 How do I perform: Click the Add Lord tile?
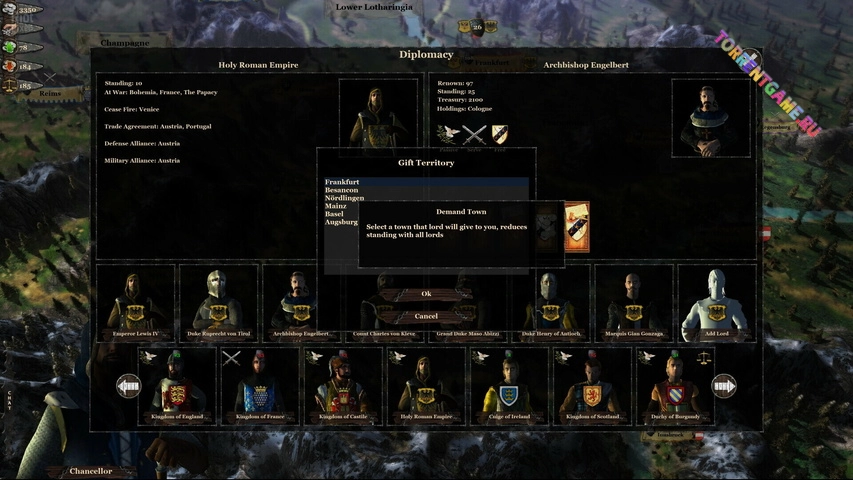[716, 302]
